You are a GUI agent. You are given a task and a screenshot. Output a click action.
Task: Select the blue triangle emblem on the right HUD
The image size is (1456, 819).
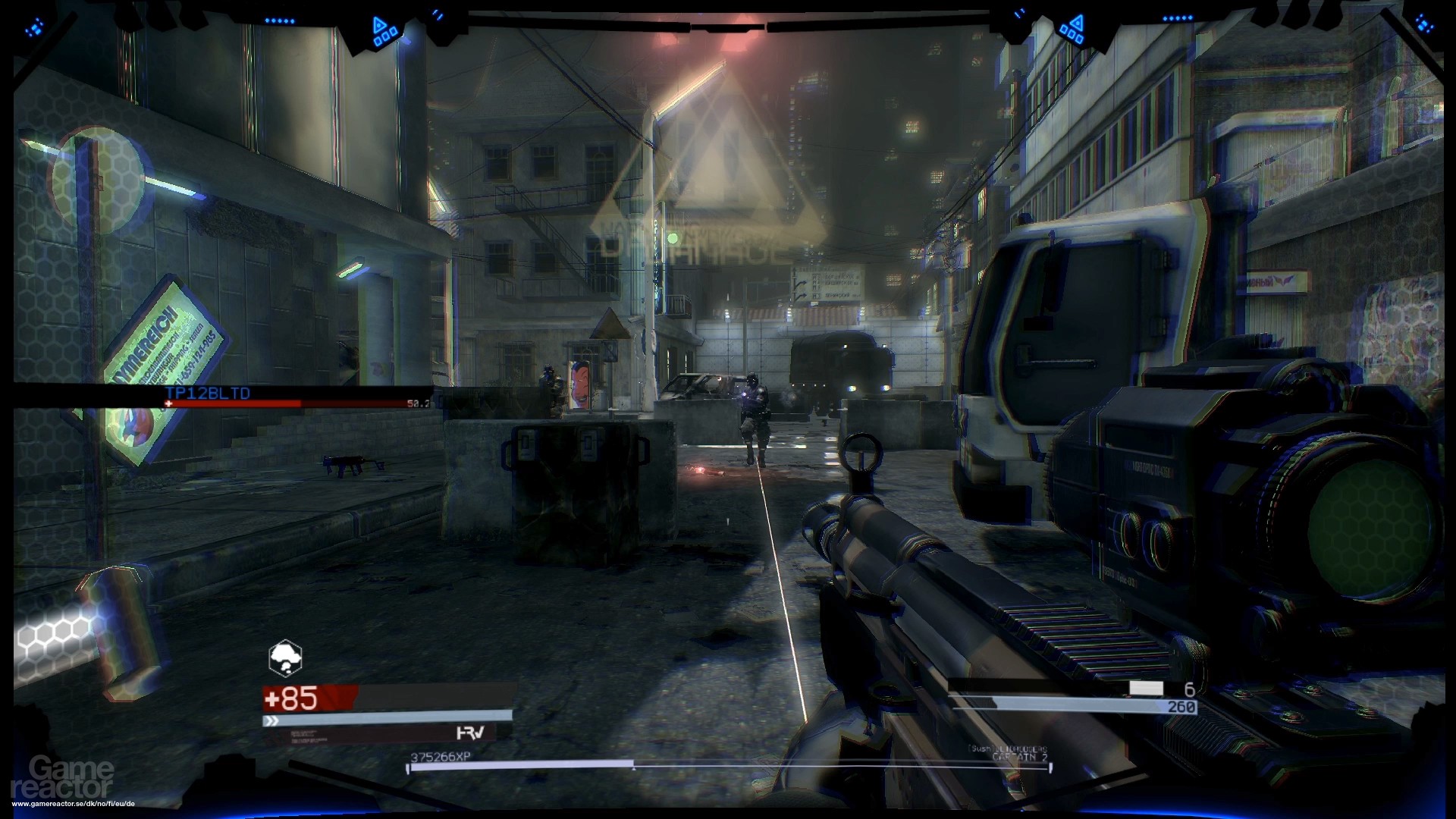click(1077, 23)
